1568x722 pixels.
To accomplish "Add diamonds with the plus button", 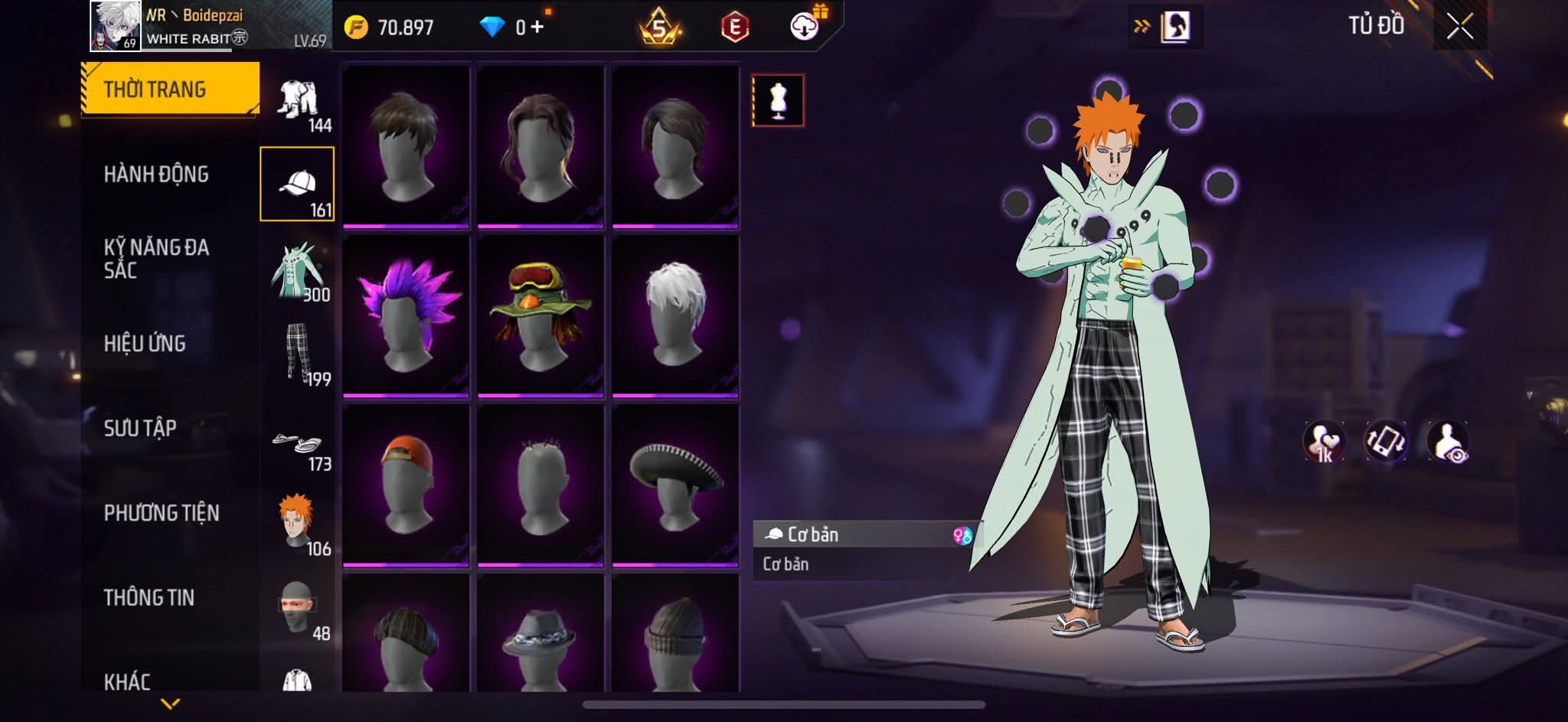I will click(537, 28).
